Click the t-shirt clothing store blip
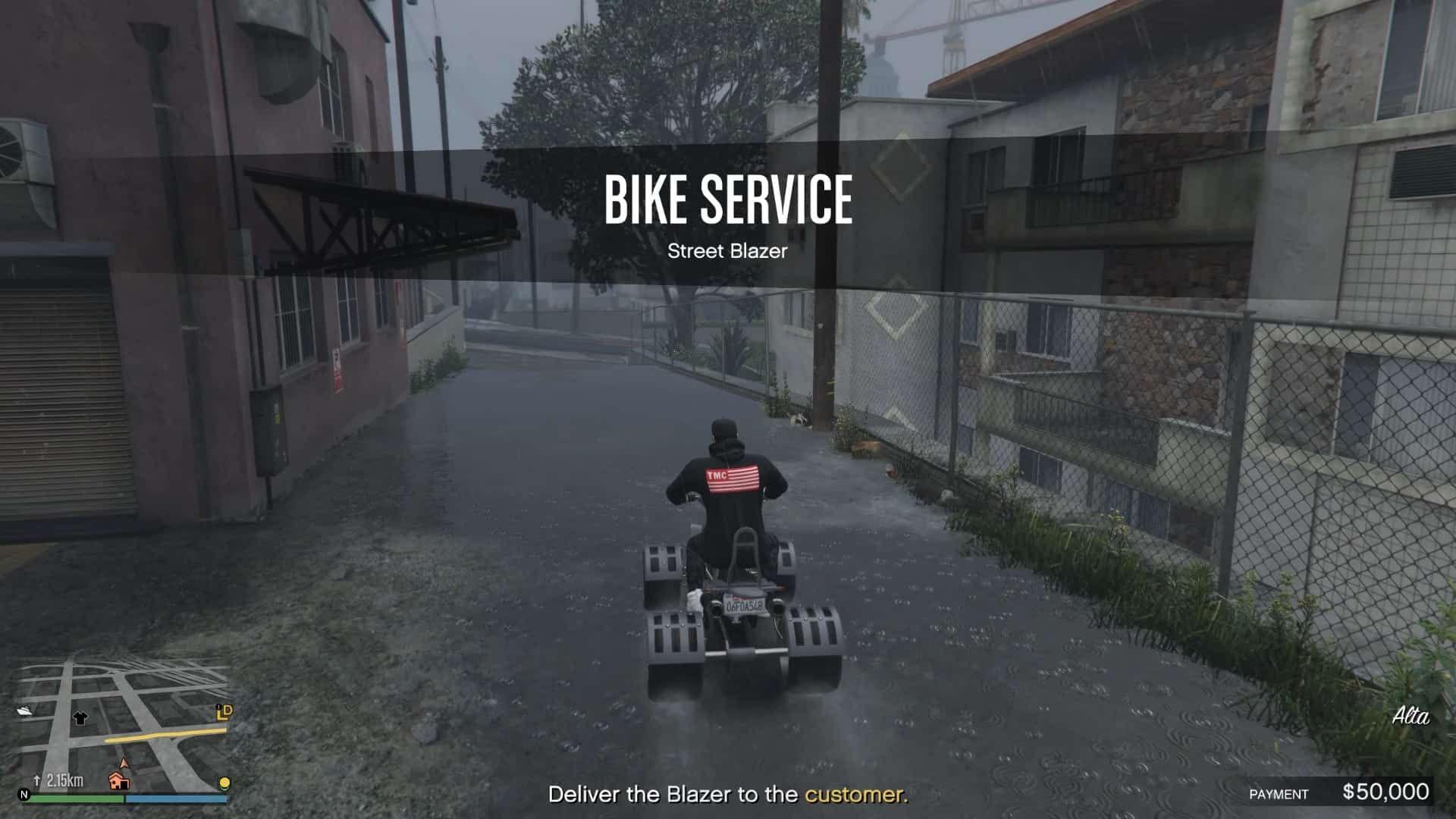Viewport: 1456px width, 819px height. click(x=80, y=718)
